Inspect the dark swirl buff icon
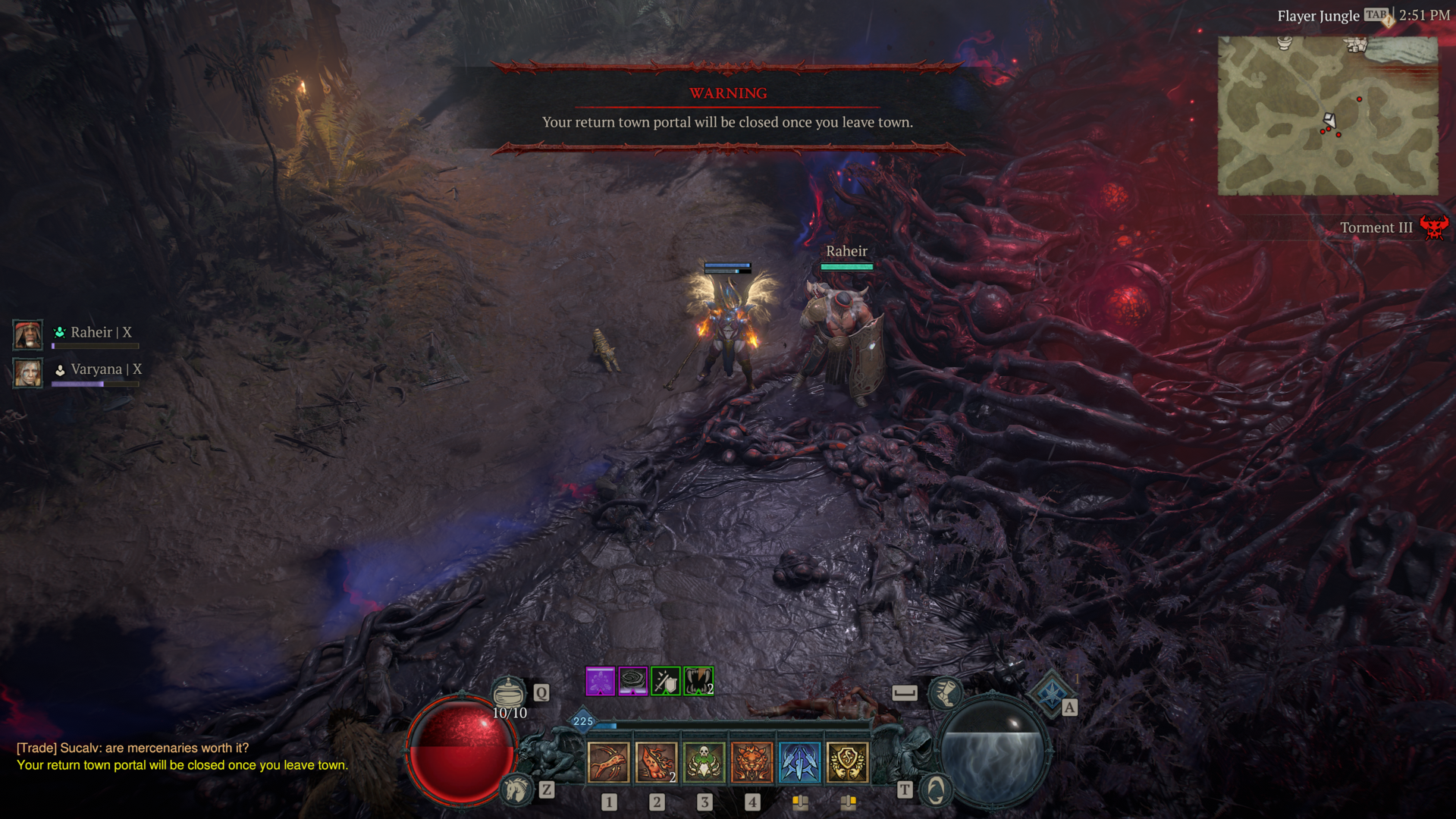The height and width of the screenshot is (819, 1456). click(x=632, y=681)
